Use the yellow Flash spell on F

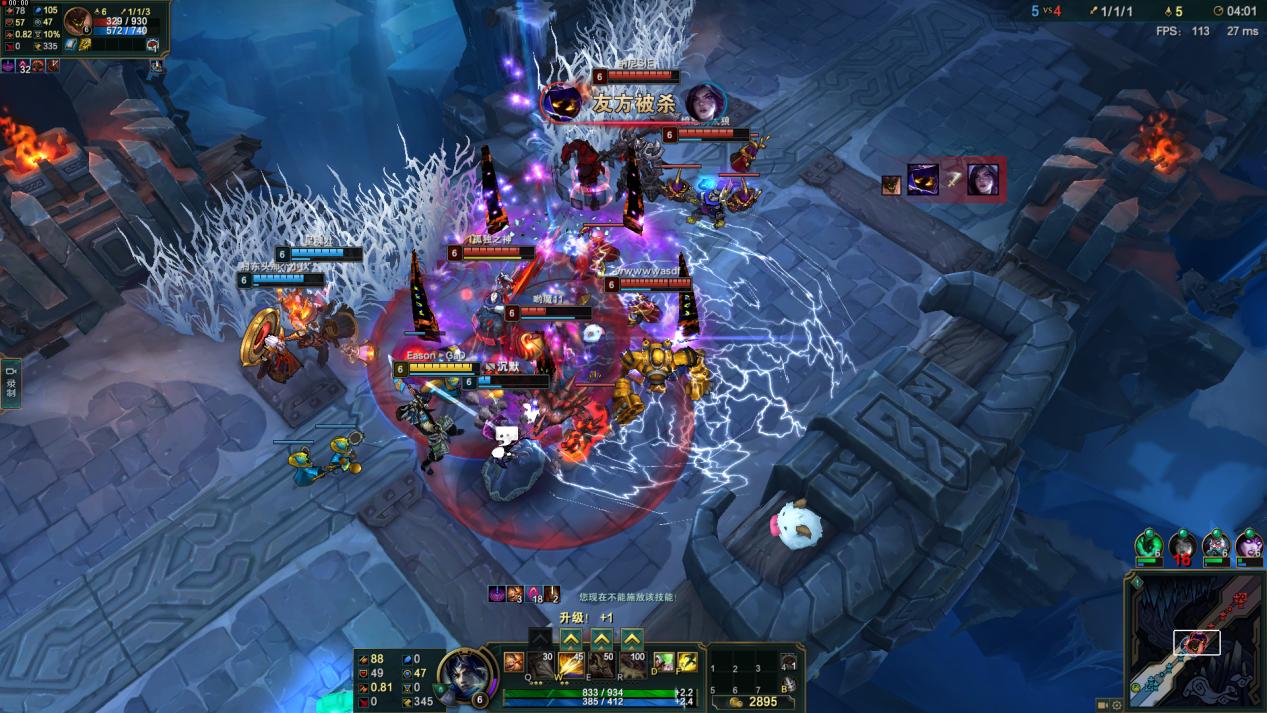click(x=687, y=662)
